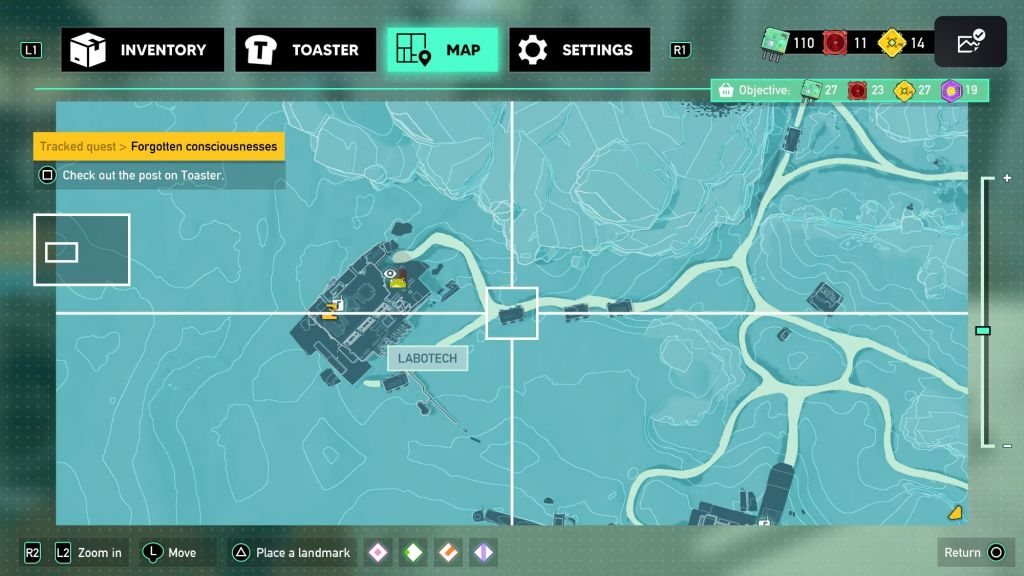Select the Map tab

tap(442, 50)
